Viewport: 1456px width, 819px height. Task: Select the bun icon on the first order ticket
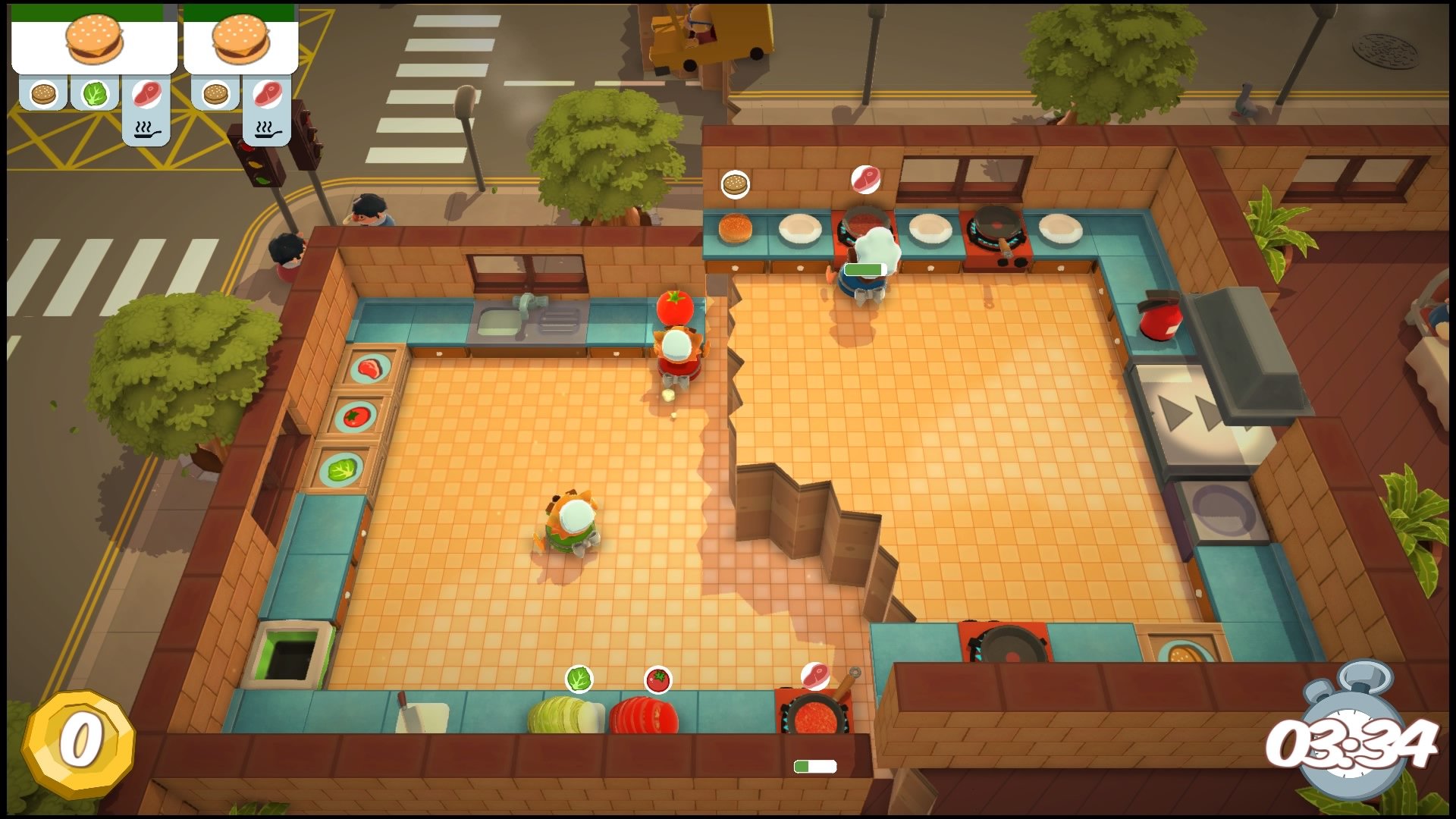point(43,95)
